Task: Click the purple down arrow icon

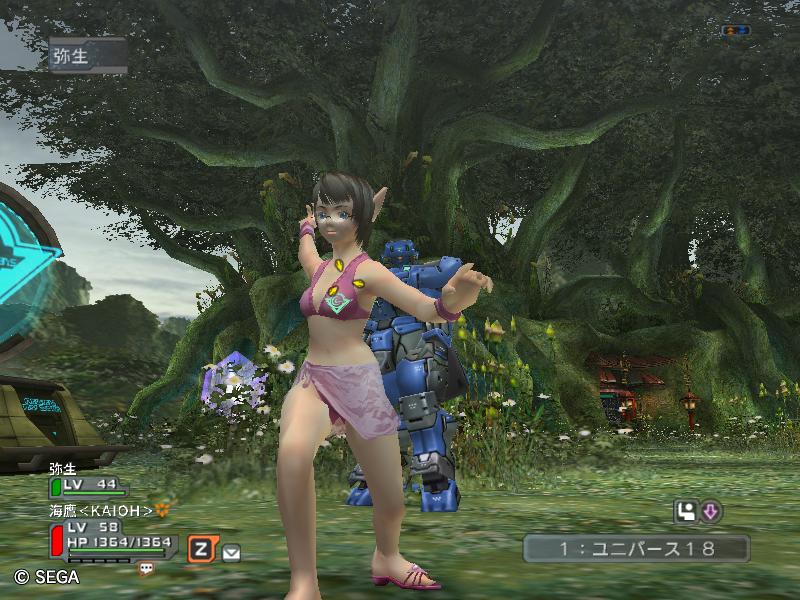Action: click(711, 512)
